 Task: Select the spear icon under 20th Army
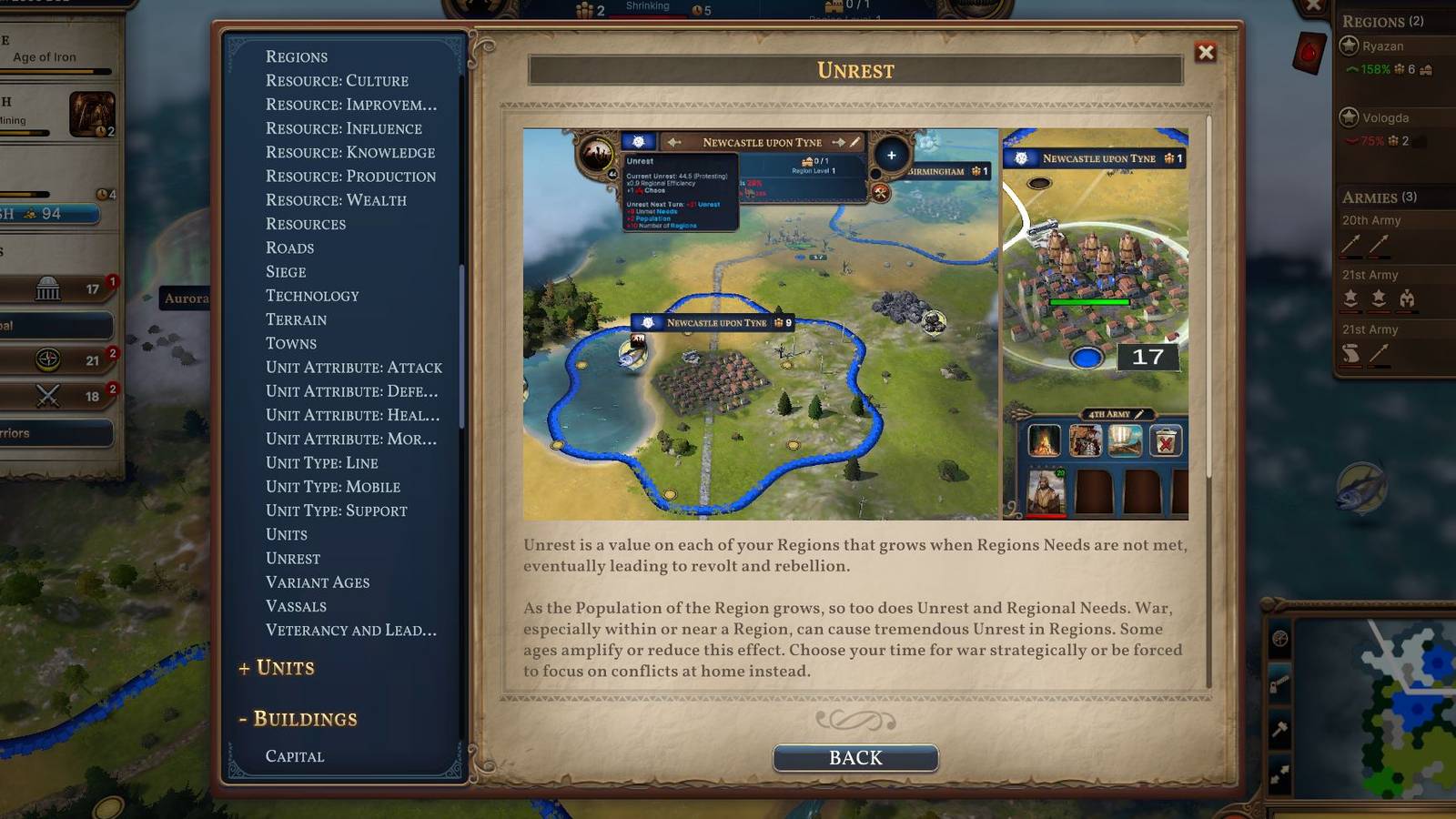coord(1352,244)
